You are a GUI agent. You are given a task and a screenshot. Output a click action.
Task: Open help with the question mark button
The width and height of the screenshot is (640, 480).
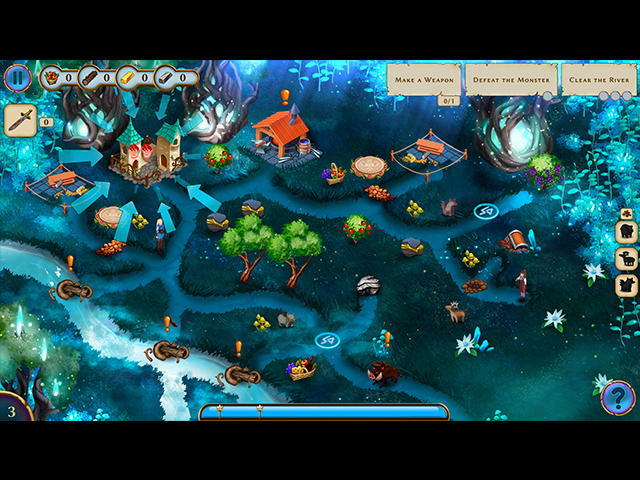(x=617, y=397)
